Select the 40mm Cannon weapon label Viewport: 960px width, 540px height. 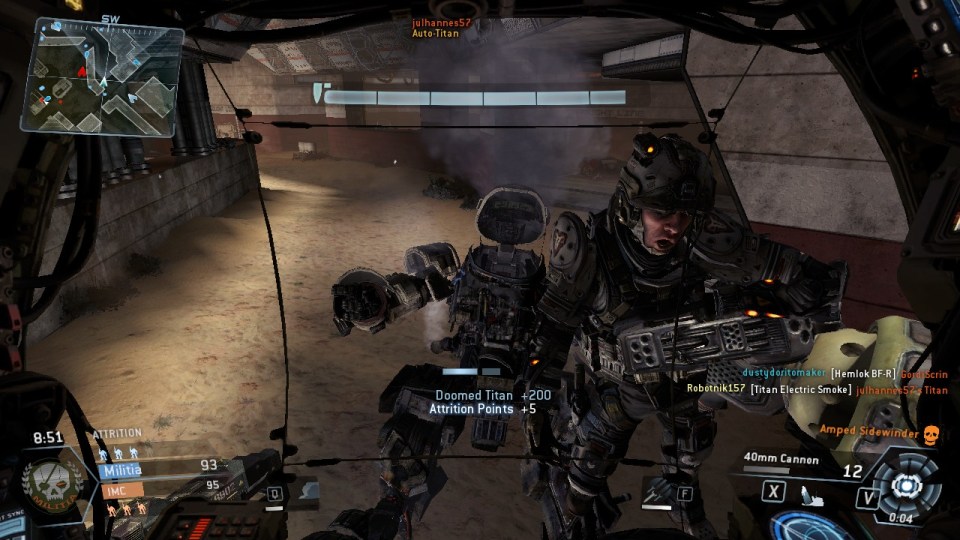[781, 460]
